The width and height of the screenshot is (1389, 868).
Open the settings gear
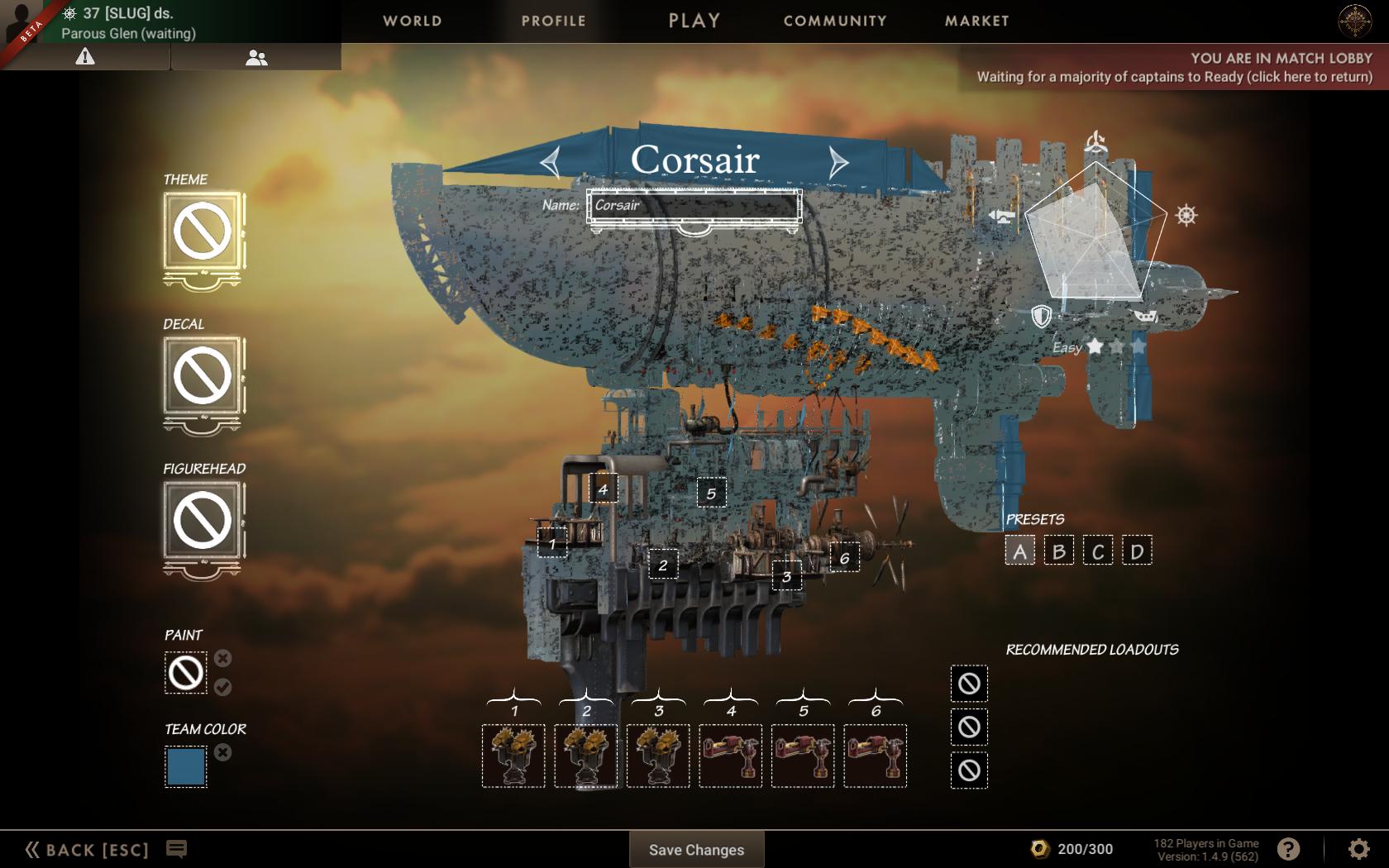1358,849
